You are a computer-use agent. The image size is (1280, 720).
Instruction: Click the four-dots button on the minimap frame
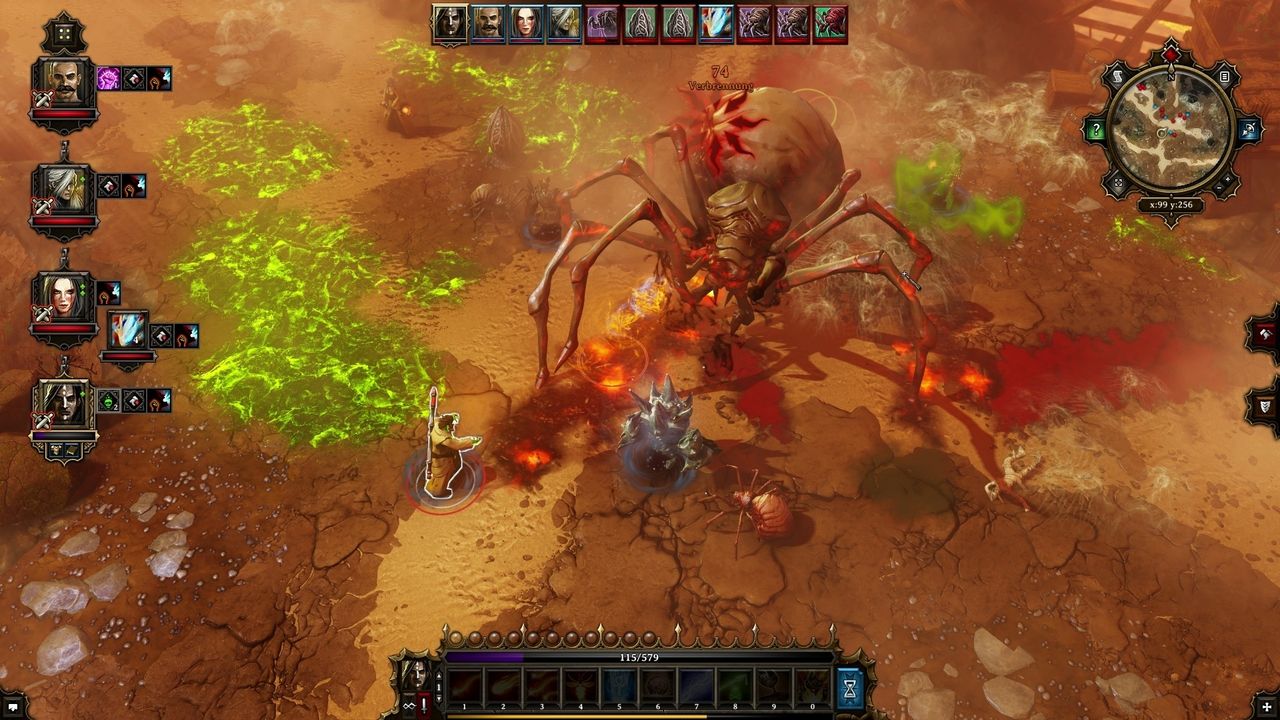click(1118, 184)
